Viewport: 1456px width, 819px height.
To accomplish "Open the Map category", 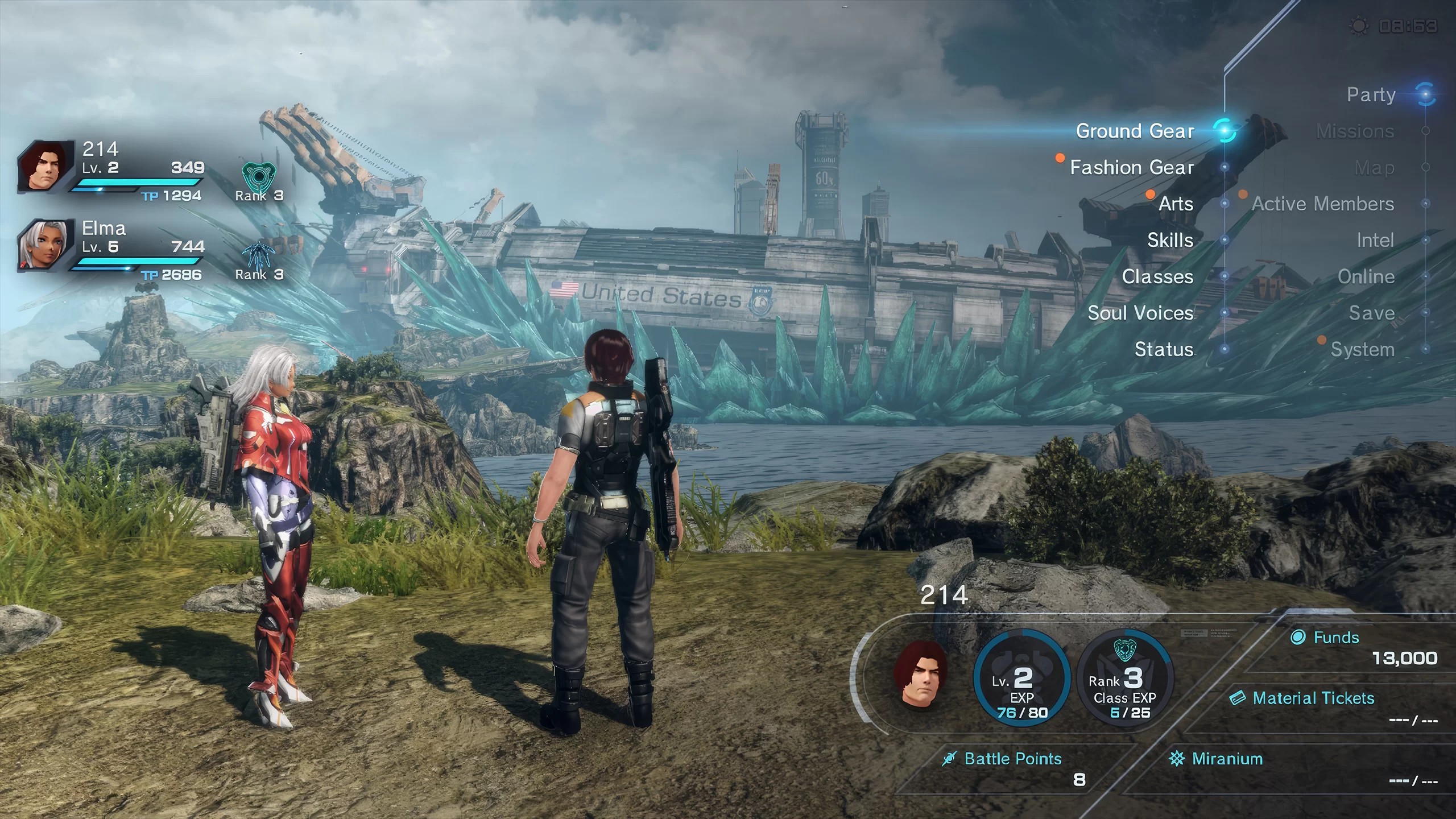I will point(1374,168).
